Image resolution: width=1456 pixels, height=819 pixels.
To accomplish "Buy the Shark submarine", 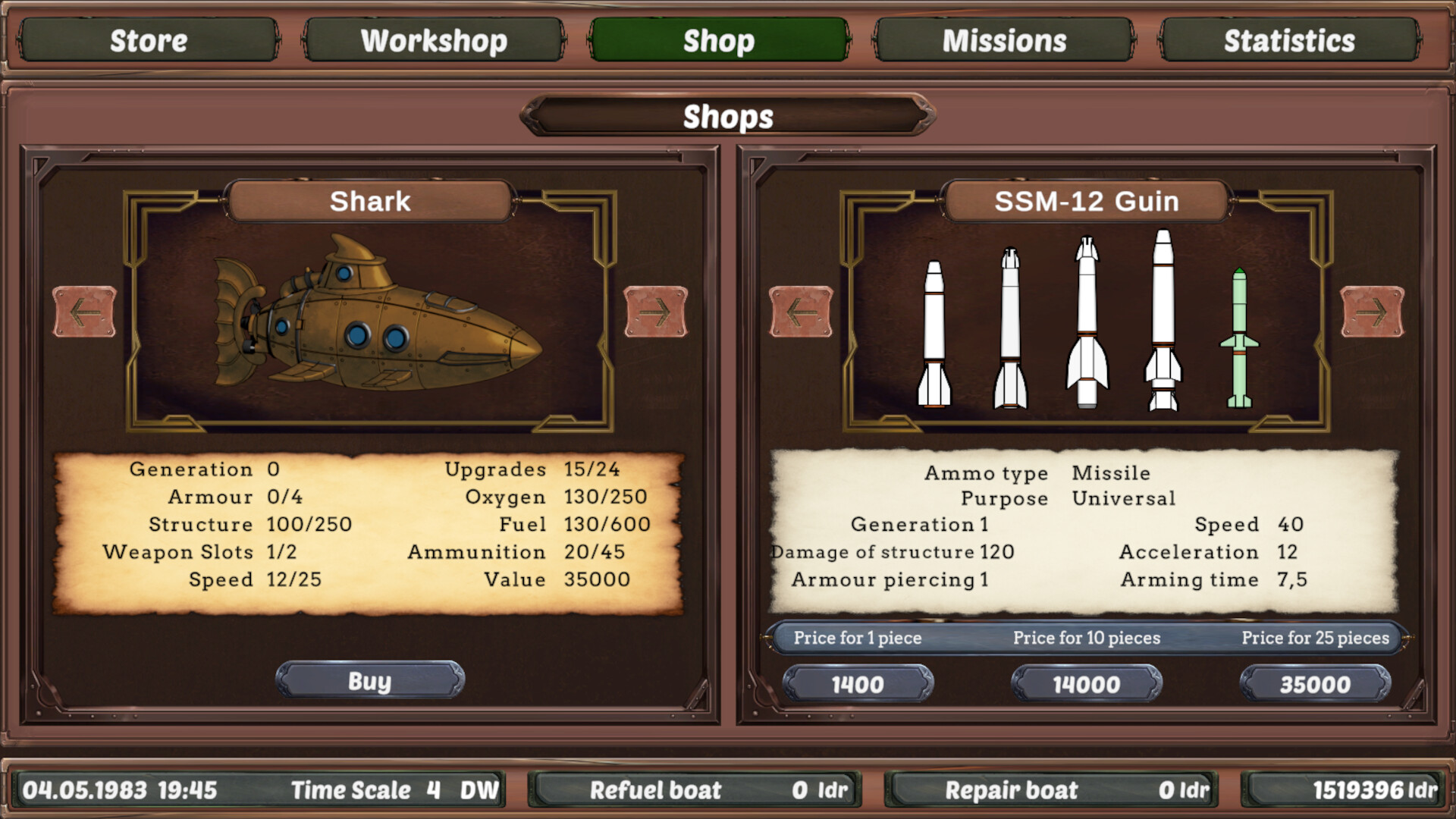I will (x=369, y=681).
